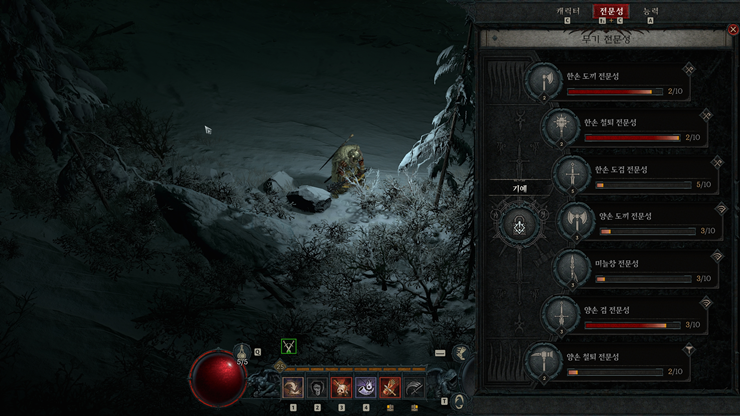The height and width of the screenshot is (416, 740).
Task: Use the red-bordered weapon skill on the hotbar
Action: [x=390, y=388]
